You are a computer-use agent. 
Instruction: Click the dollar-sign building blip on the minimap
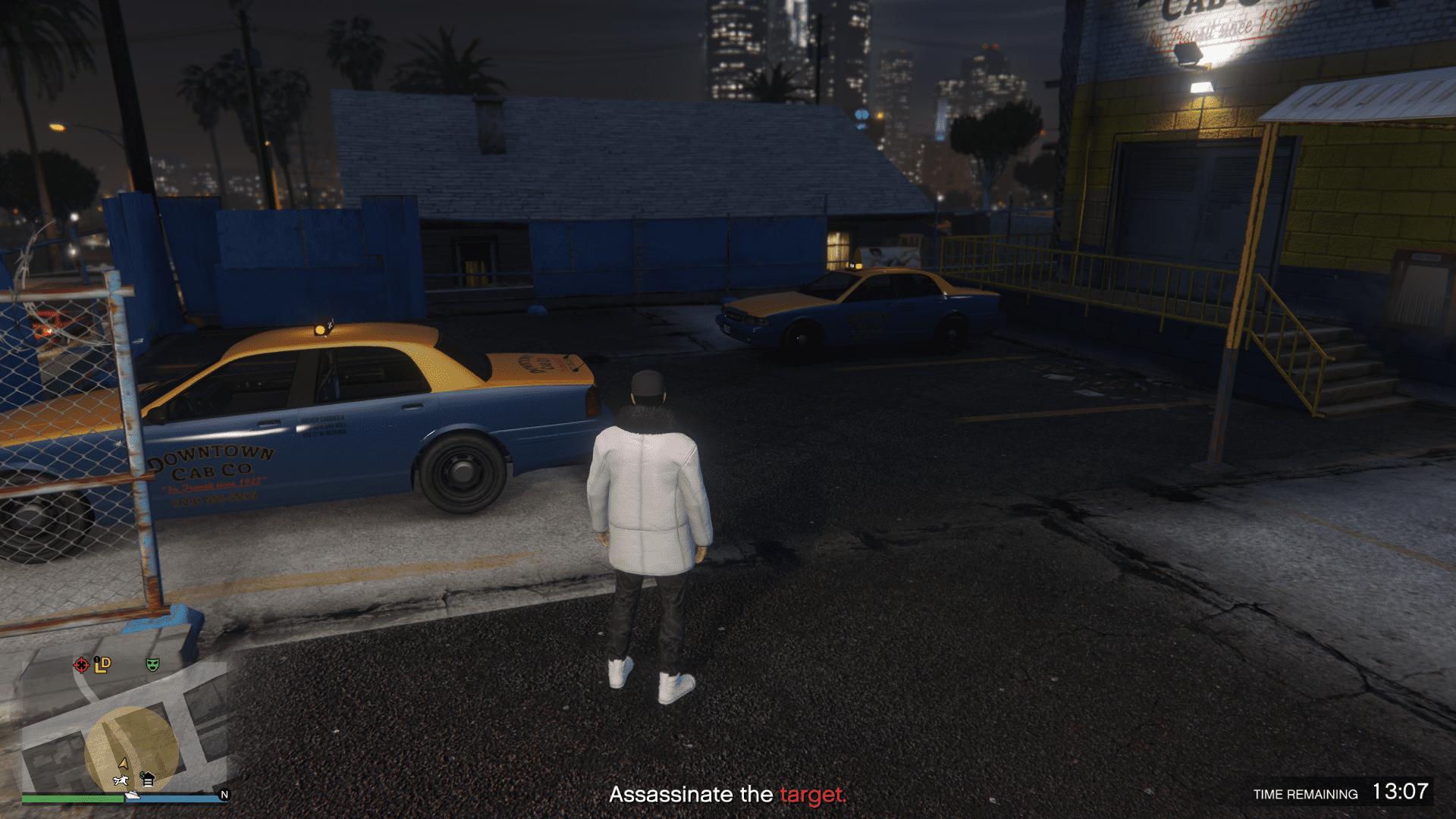point(148,780)
